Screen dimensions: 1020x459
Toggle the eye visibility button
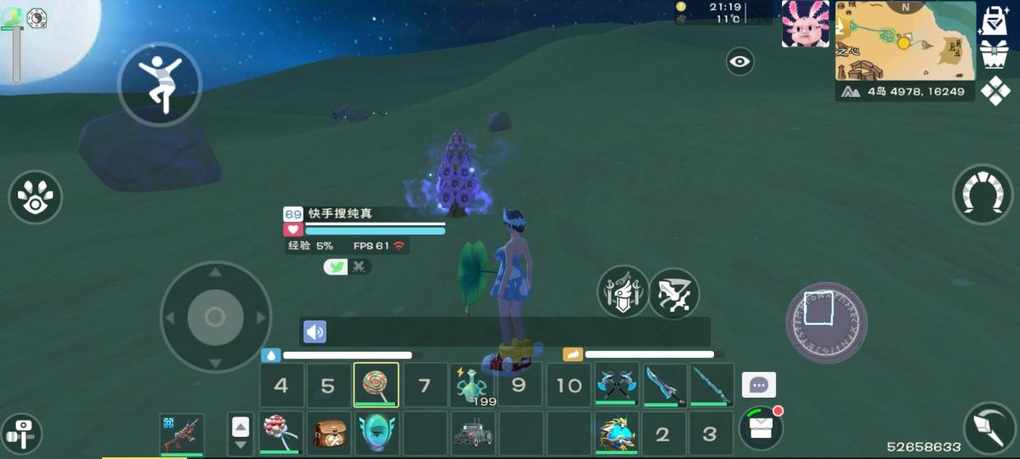tap(740, 62)
